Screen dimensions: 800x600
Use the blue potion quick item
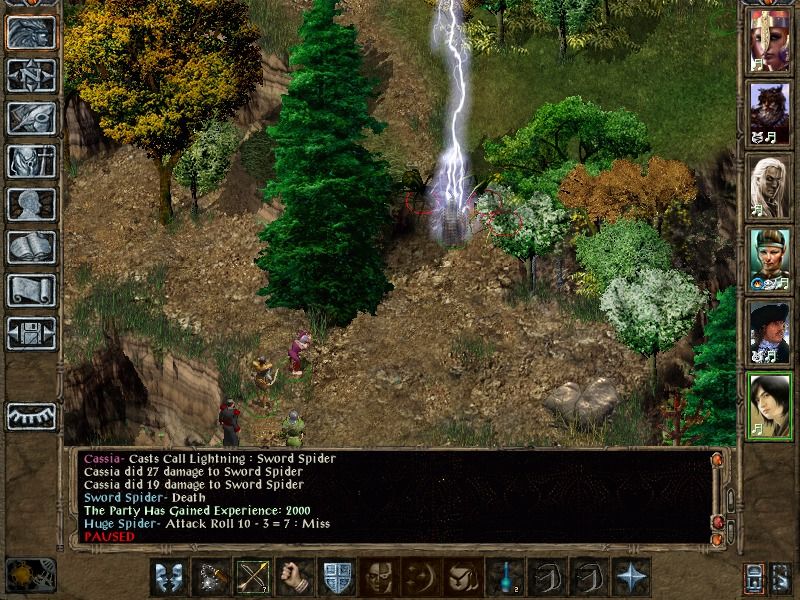[503, 578]
